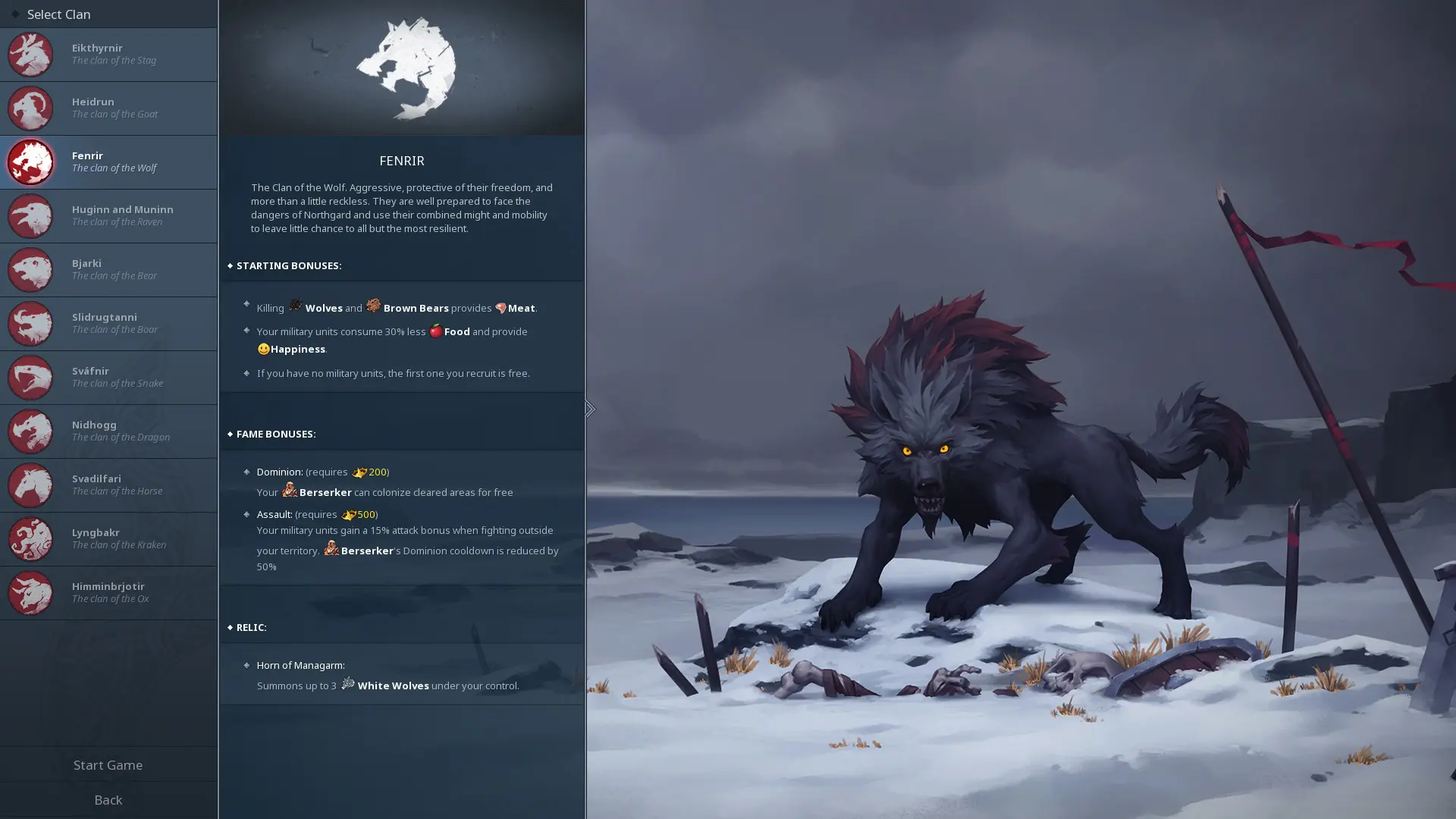Click the Heidrun goat emblem
The width and height of the screenshot is (1456, 819).
[30, 108]
